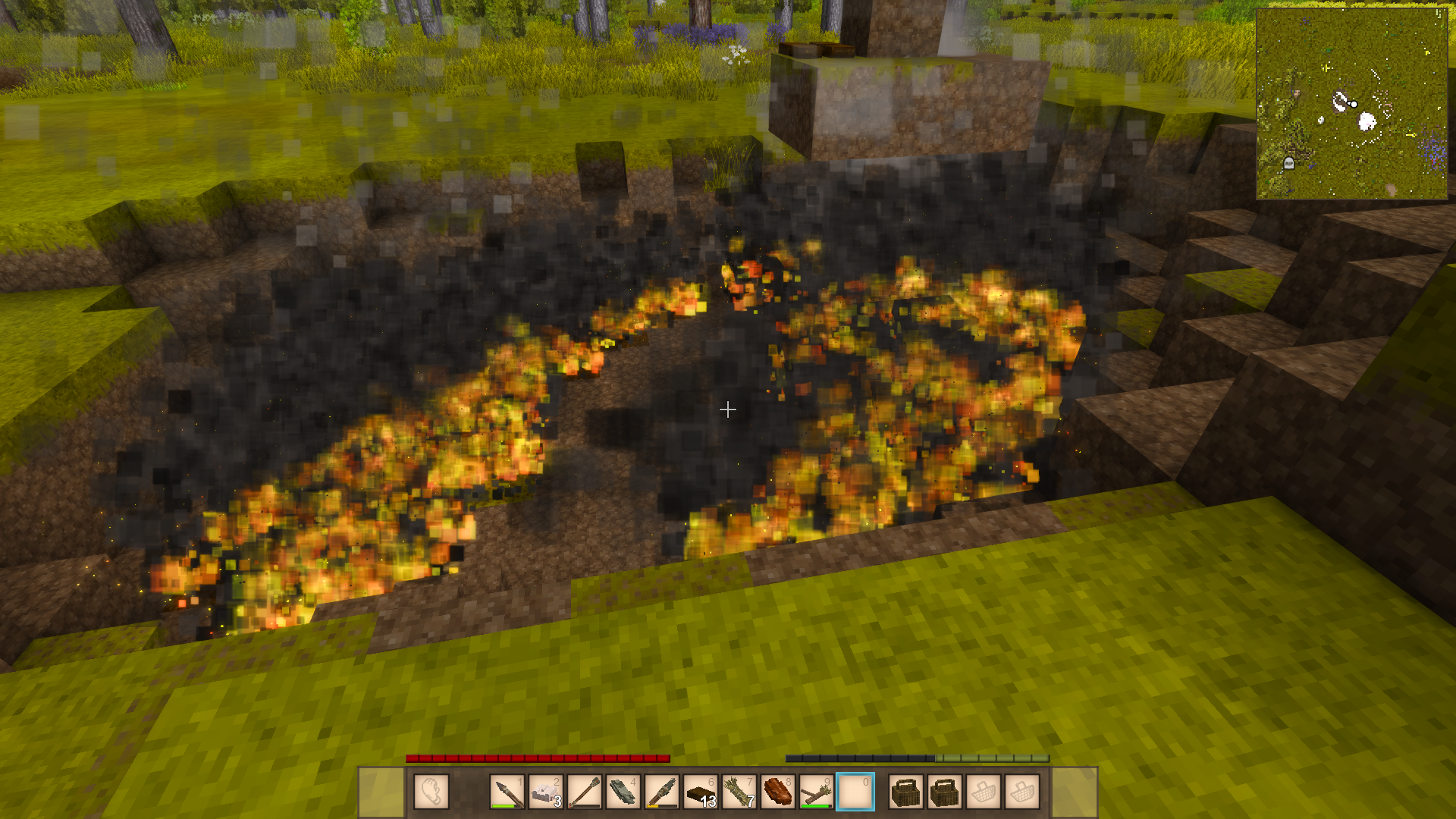Equip the firestarter in slot 9
1456x819 pixels.
(x=817, y=792)
